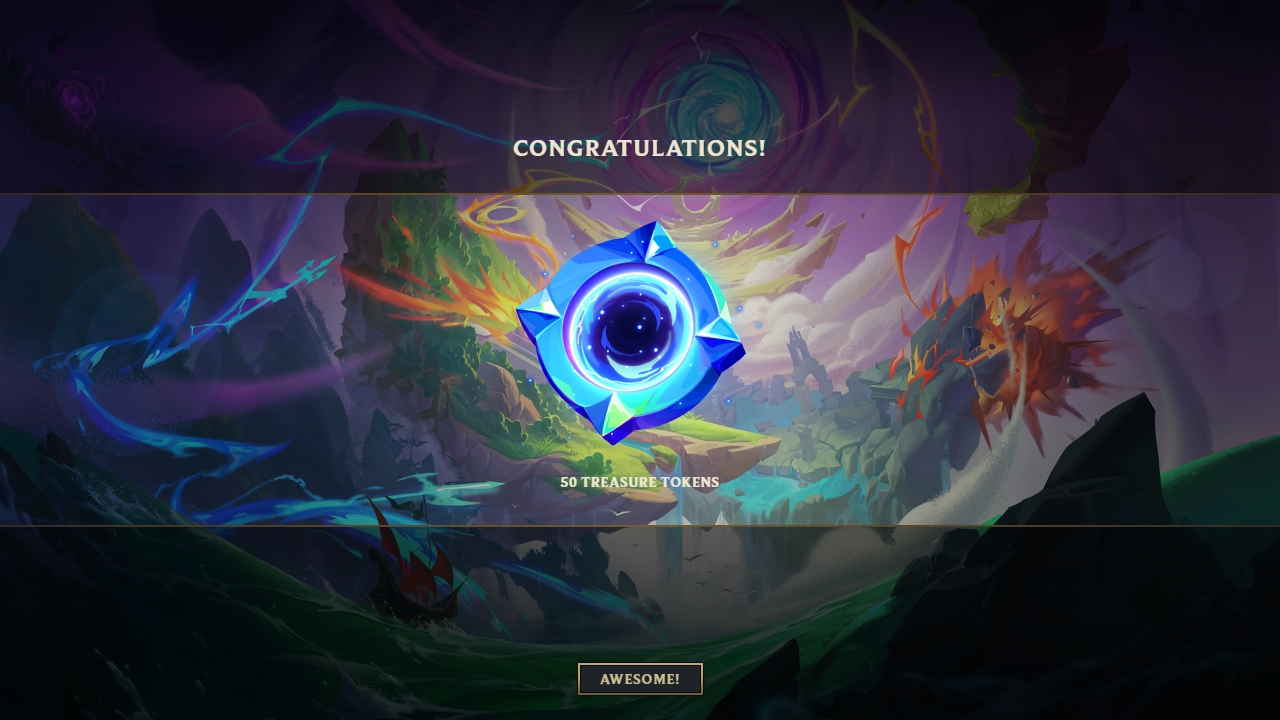Screen dimensions: 1280x720
Task: Click the 50 TREASURE TOKENS label
Action: [639, 481]
